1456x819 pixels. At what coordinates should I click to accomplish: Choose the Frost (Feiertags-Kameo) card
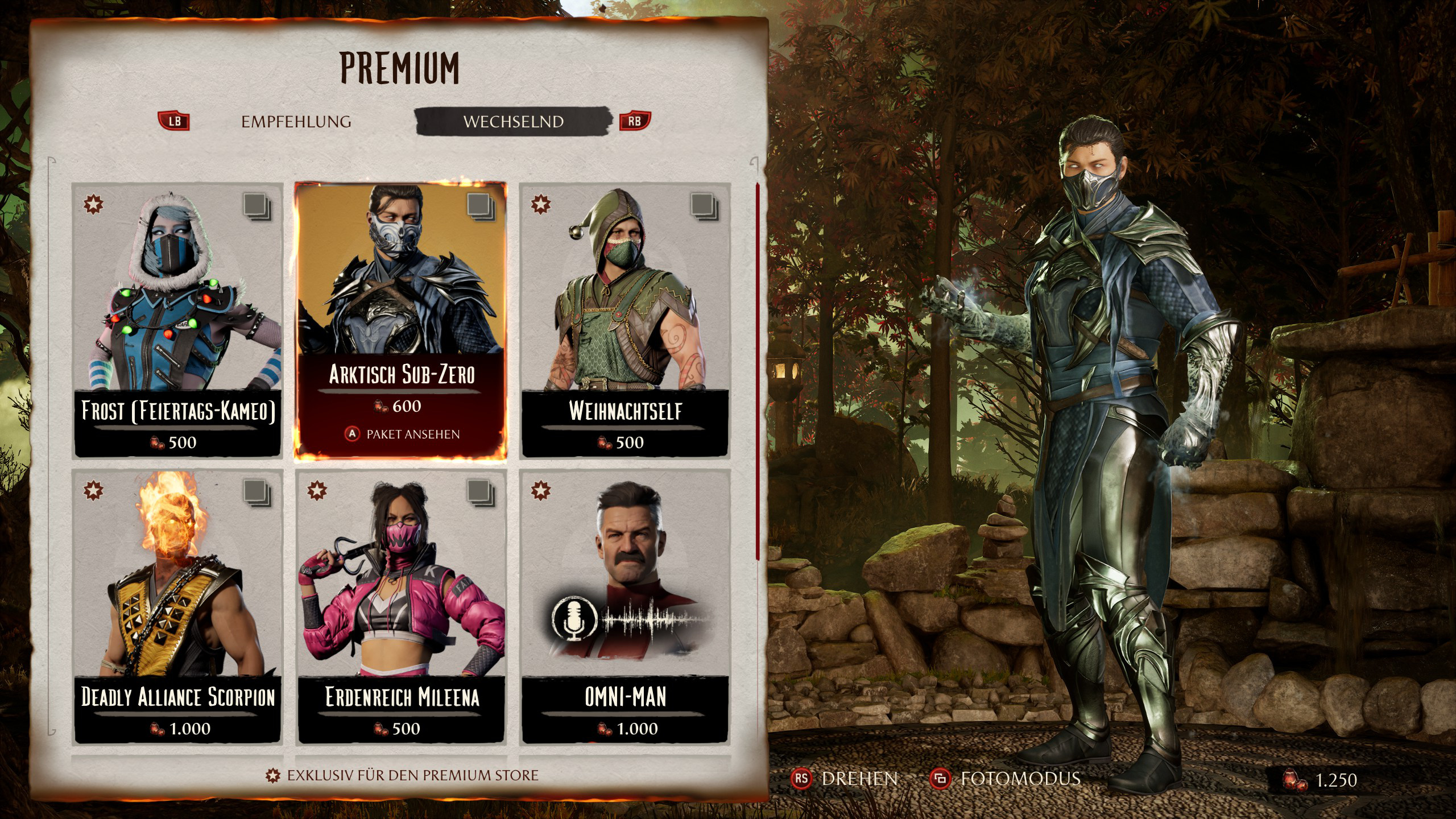point(177,320)
